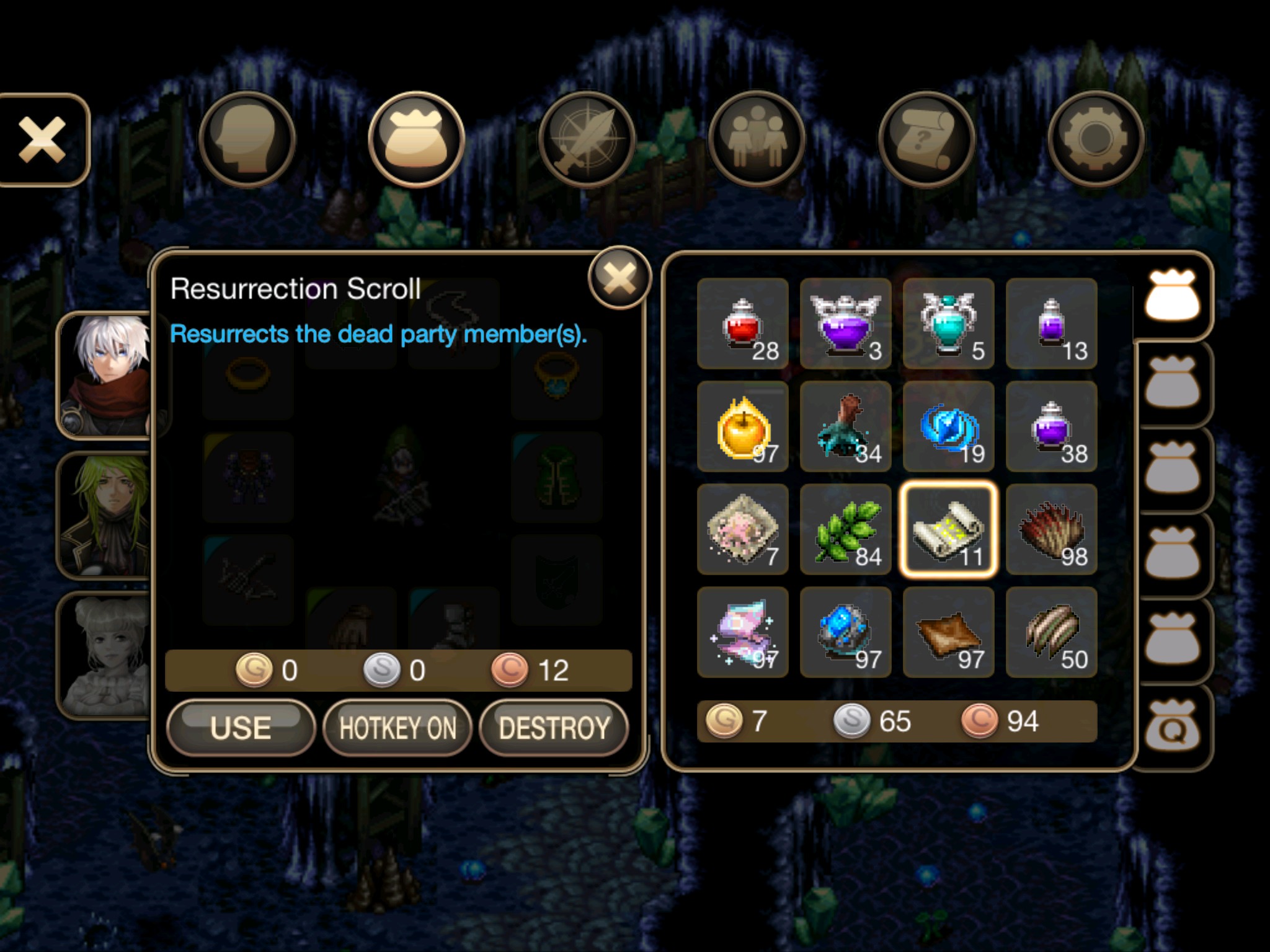Toggle HOTKEY ON for the scroll

[x=397, y=727]
